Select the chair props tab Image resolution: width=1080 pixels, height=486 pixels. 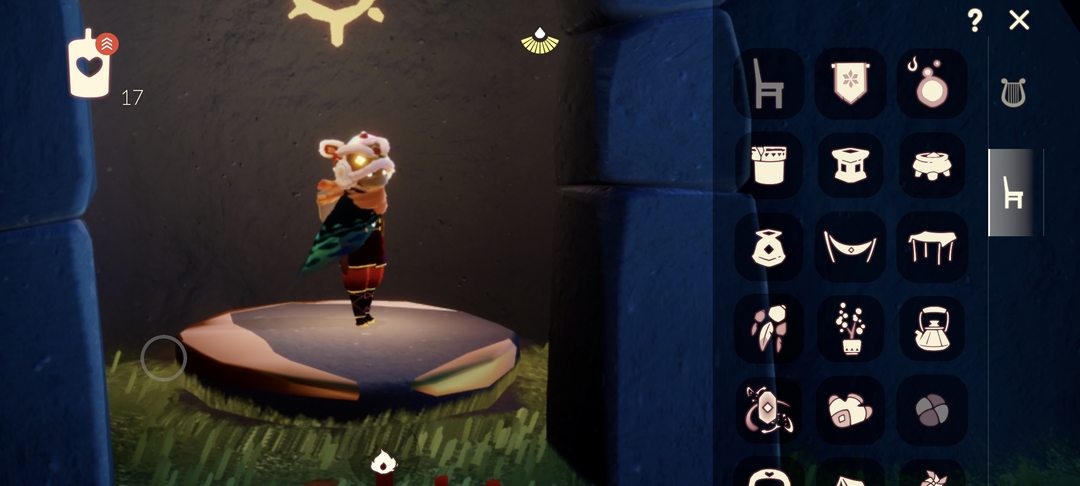tap(1013, 192)
